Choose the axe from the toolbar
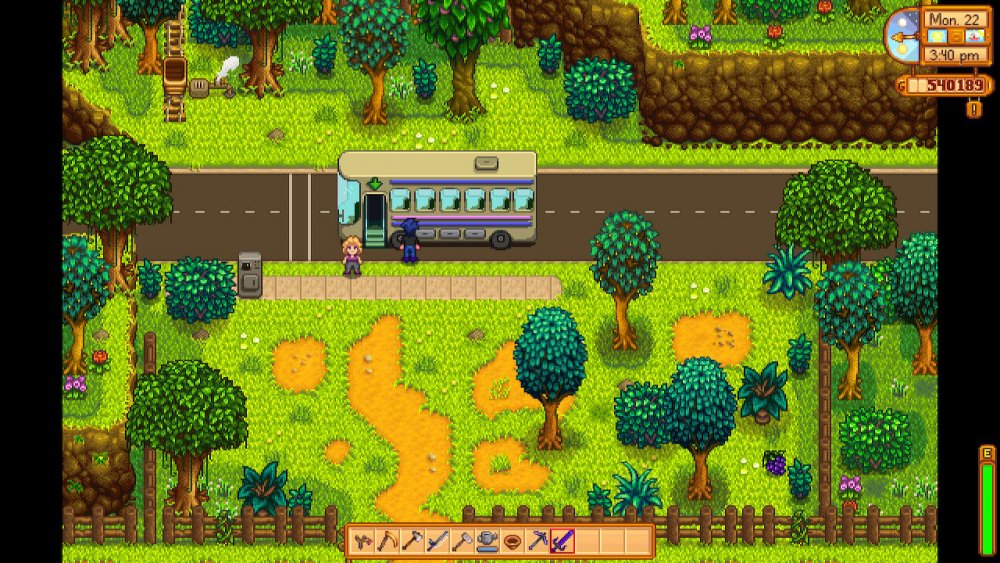The width and height of the screenshot is (1000, 563). (x=411, y=541)
